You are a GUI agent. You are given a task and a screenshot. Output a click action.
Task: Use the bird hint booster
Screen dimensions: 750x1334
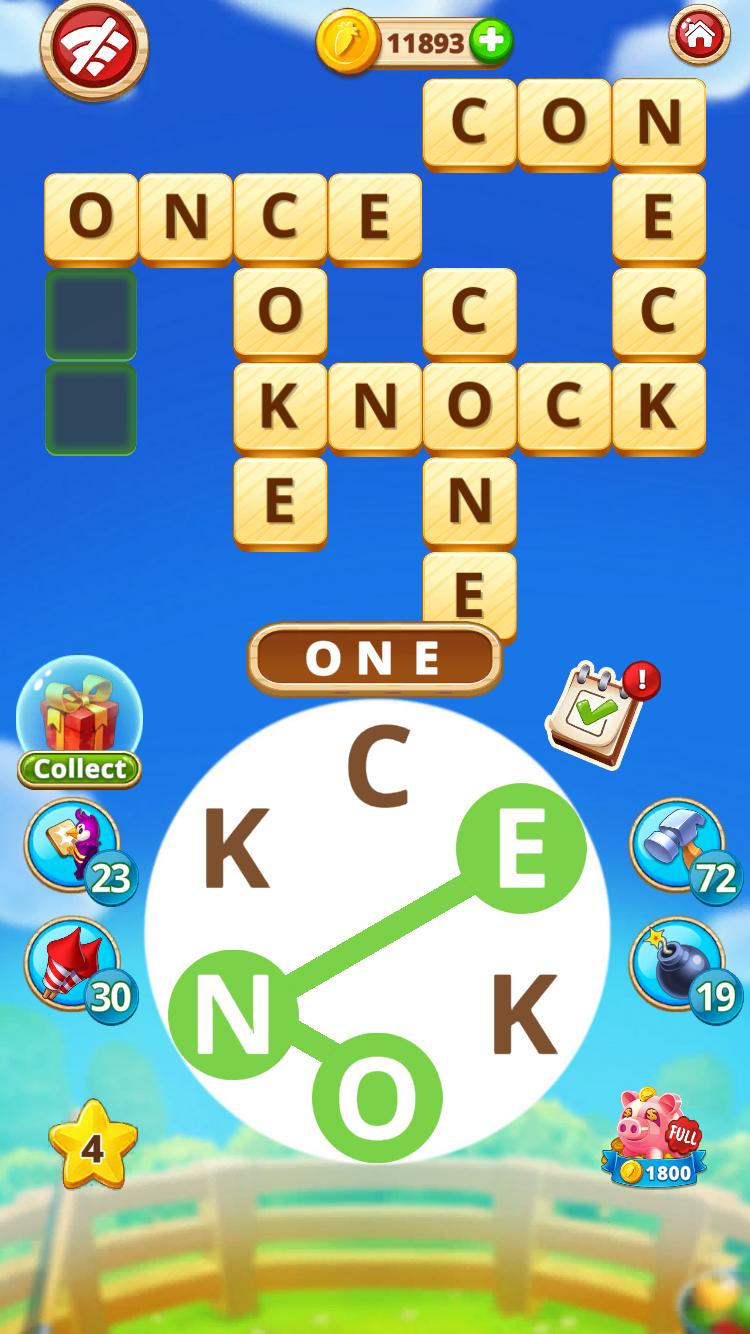point(74,846)
